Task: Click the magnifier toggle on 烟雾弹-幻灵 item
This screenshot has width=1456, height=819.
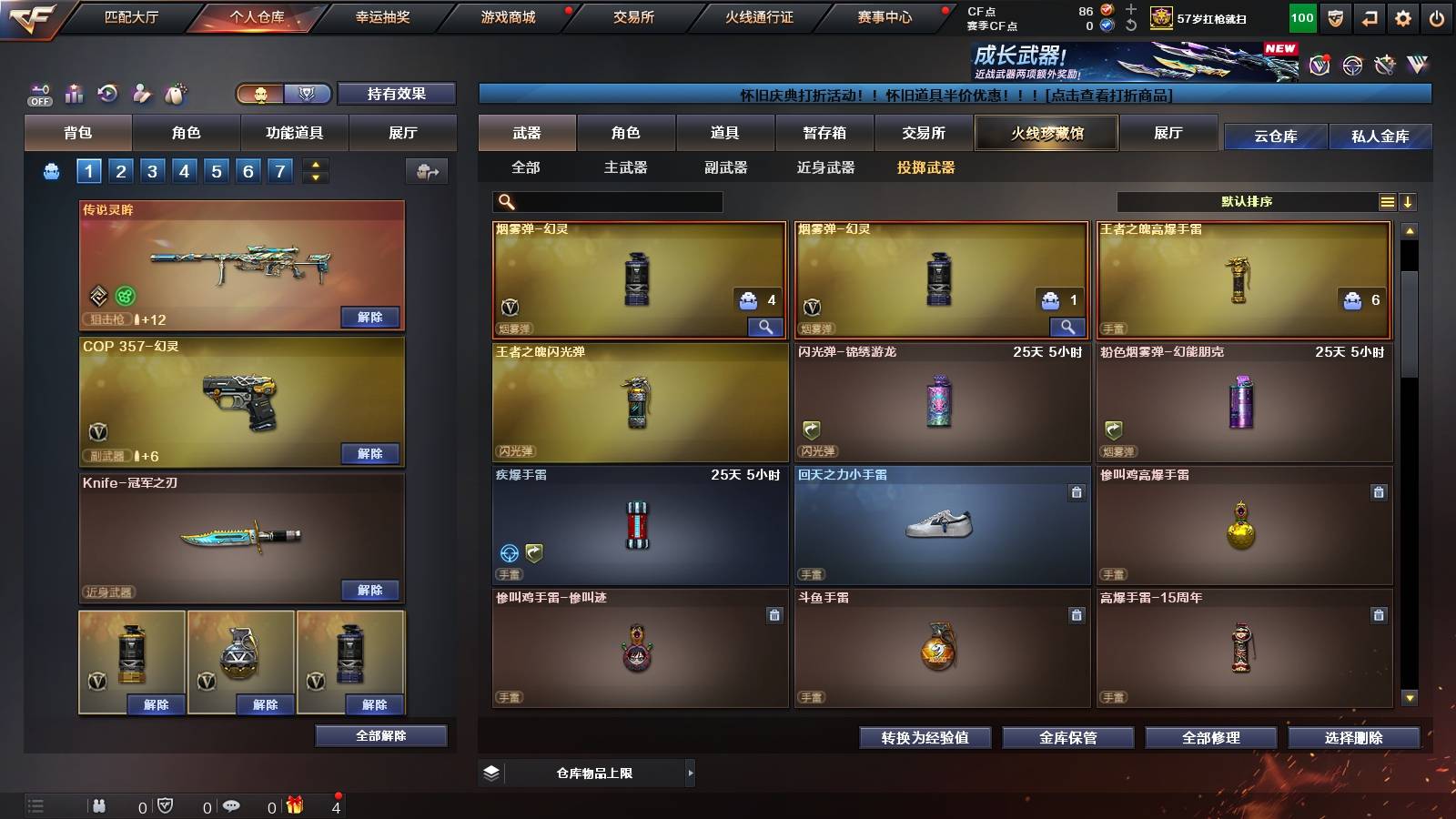Action: click(x=767, y=326)
